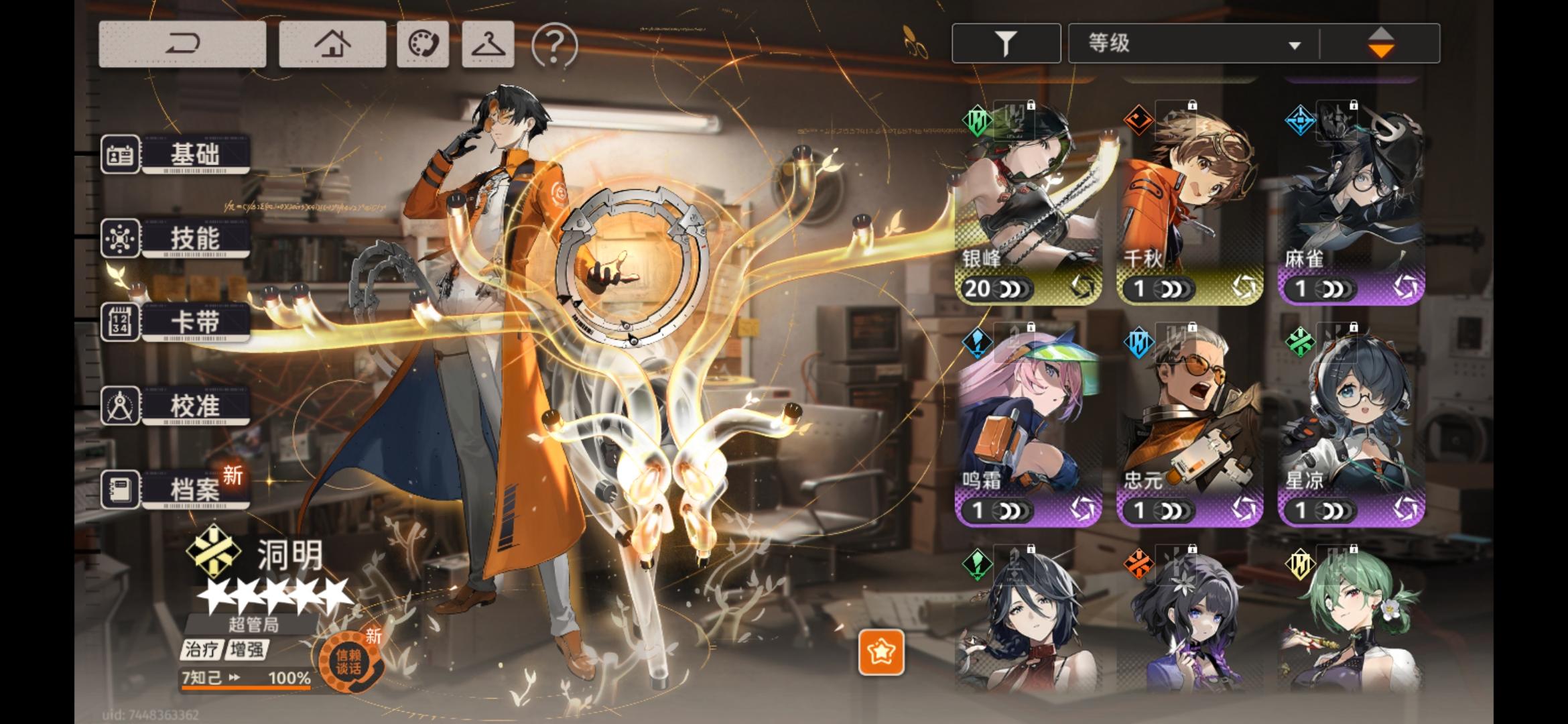Toggle the sort order direction arrows
This screenshot has width=1568, height=724.
(1381, 42)
